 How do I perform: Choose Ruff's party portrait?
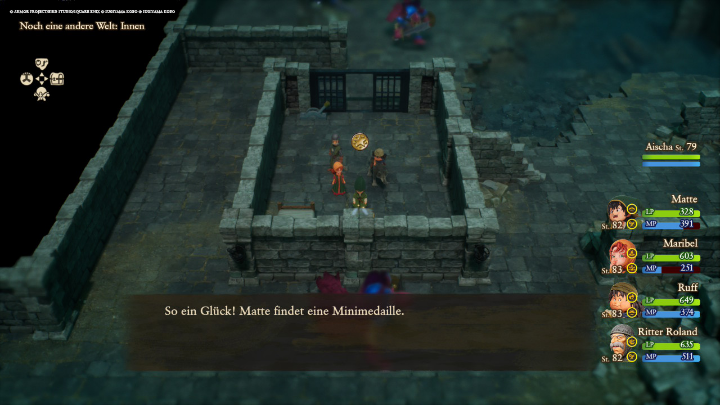[x=618, y=296]
